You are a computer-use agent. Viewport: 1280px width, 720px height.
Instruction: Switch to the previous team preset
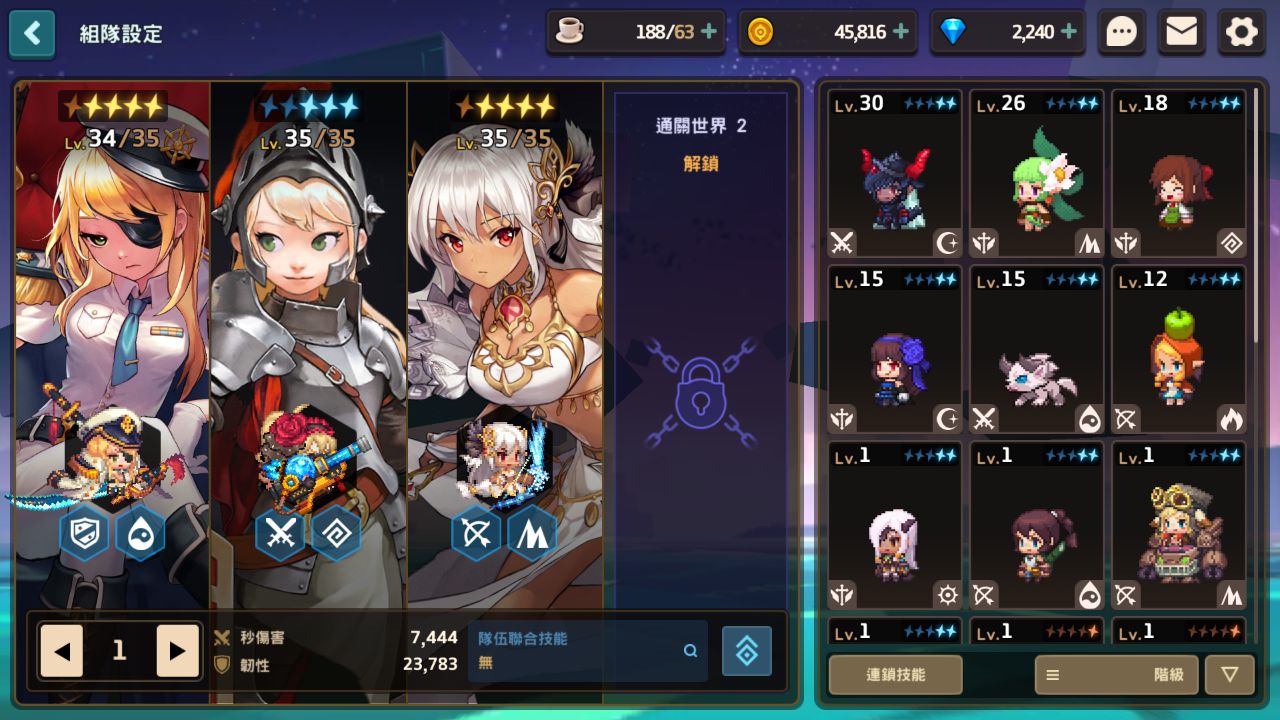[62, 651]
